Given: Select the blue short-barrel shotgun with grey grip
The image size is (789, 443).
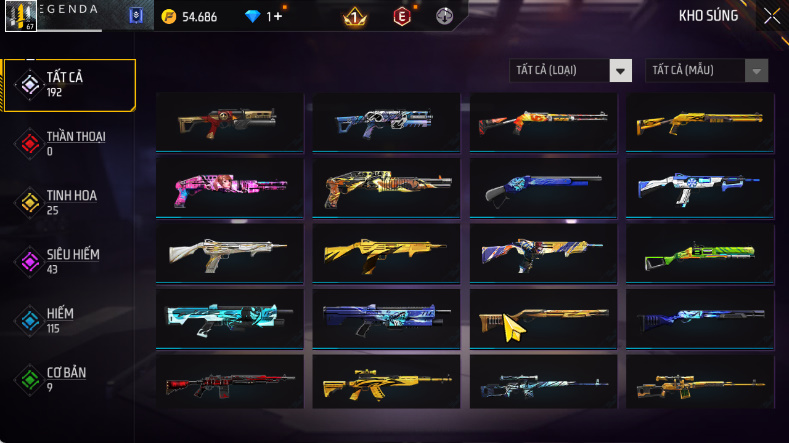Looking at the screenshot, I should (541, 187).
